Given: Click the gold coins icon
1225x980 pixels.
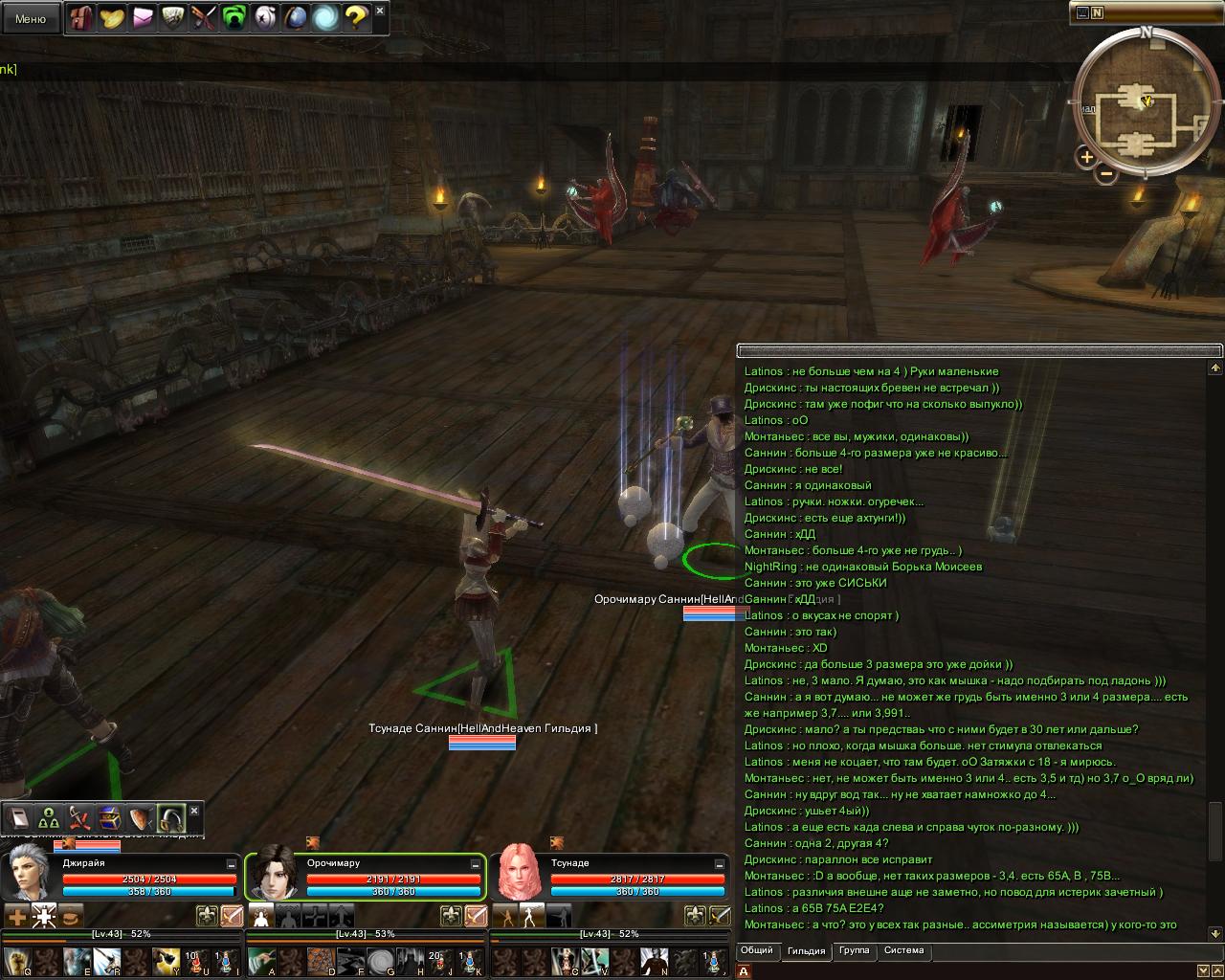Looking at the screenshot, I should click(x=112, y=17).
